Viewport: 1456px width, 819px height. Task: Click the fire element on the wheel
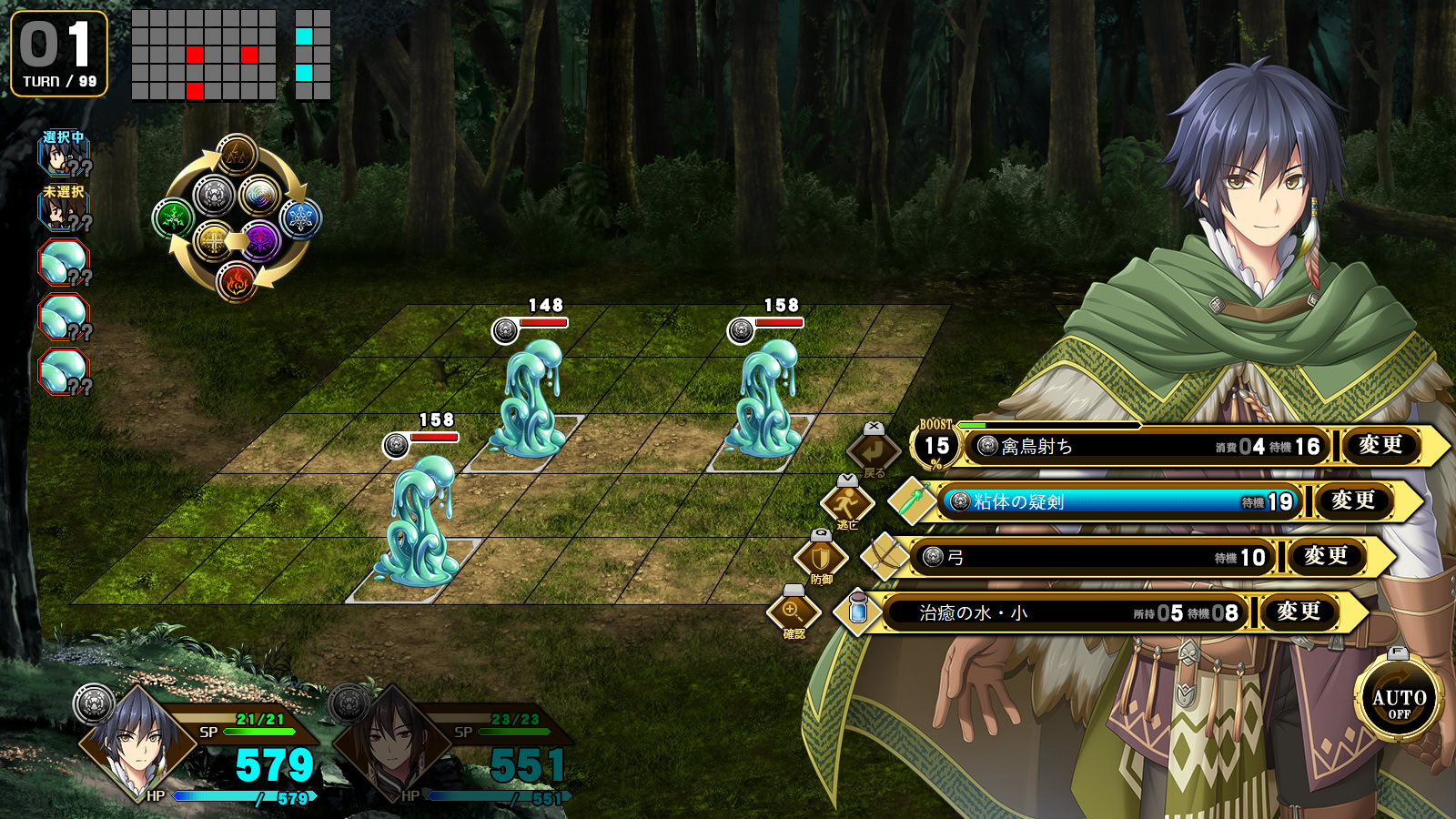[237, 281]
